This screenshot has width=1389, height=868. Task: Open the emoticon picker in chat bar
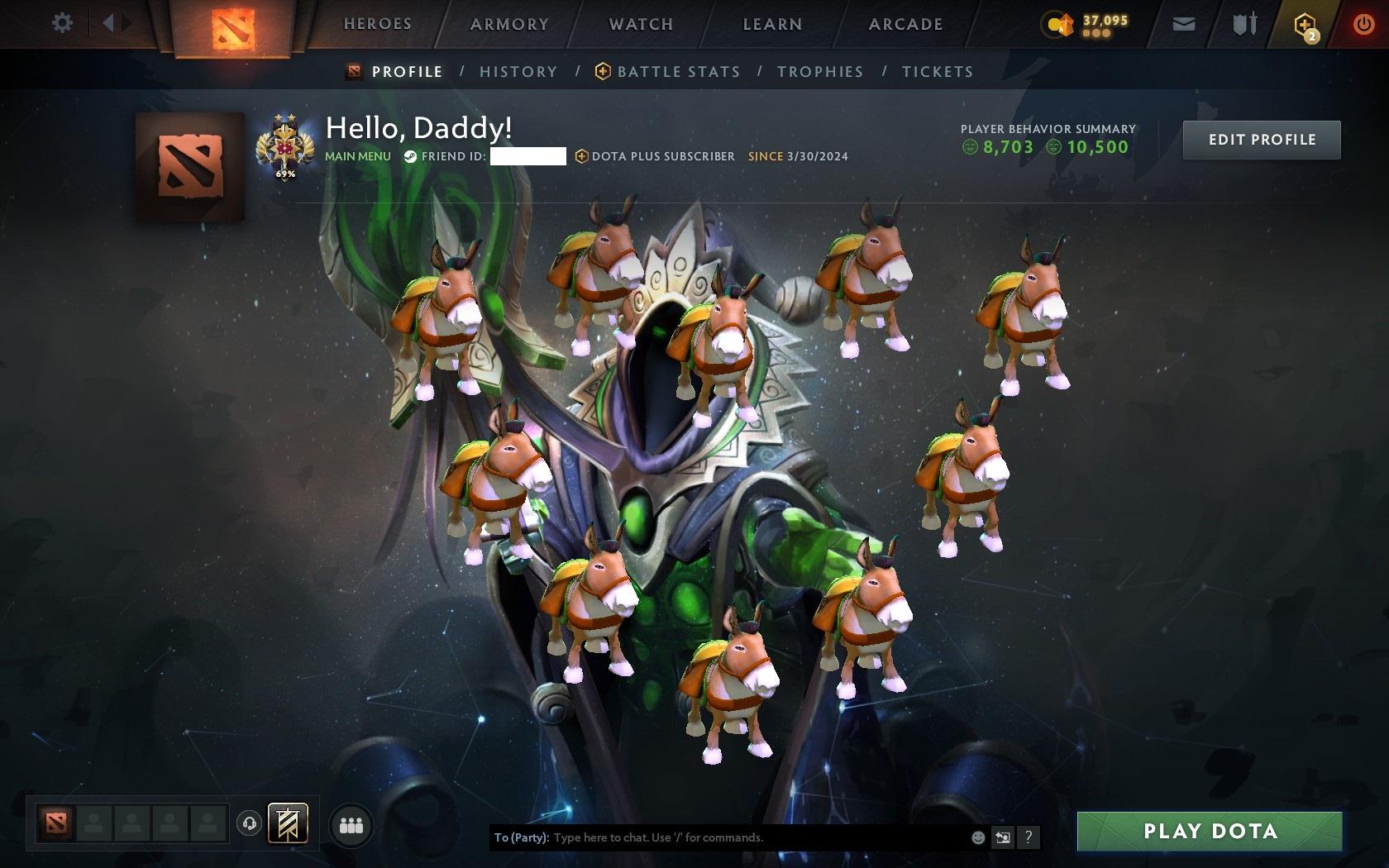tap(976, 837)
